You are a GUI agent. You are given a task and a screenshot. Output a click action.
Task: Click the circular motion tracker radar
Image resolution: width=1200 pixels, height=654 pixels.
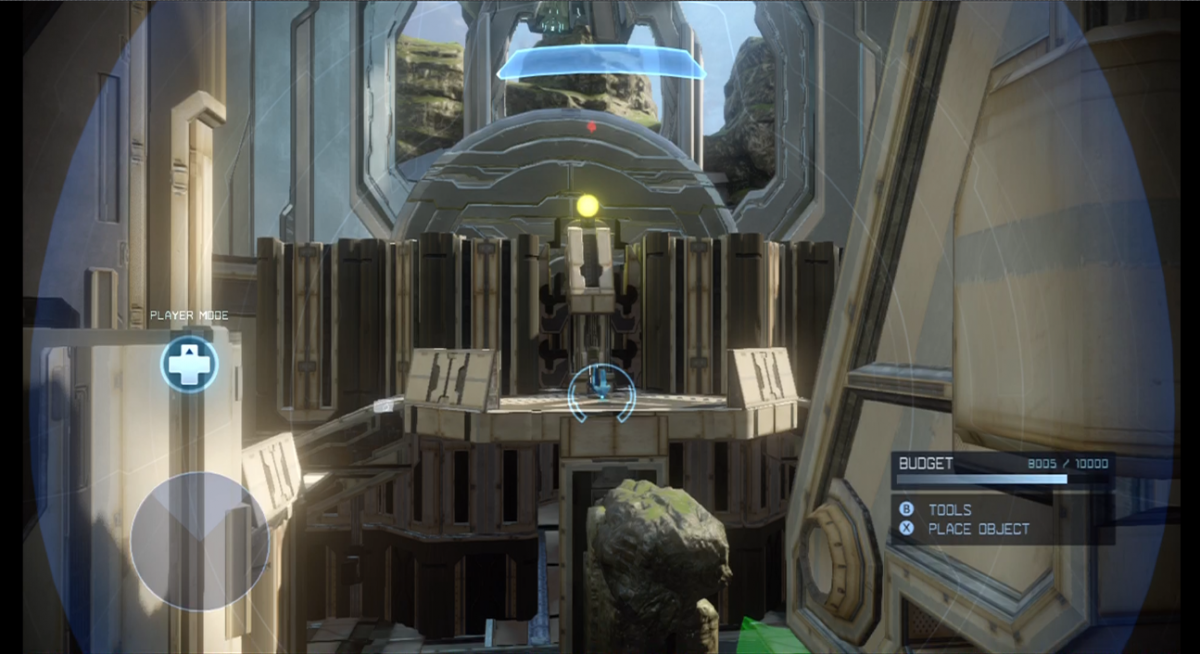[x=199, y=538]
